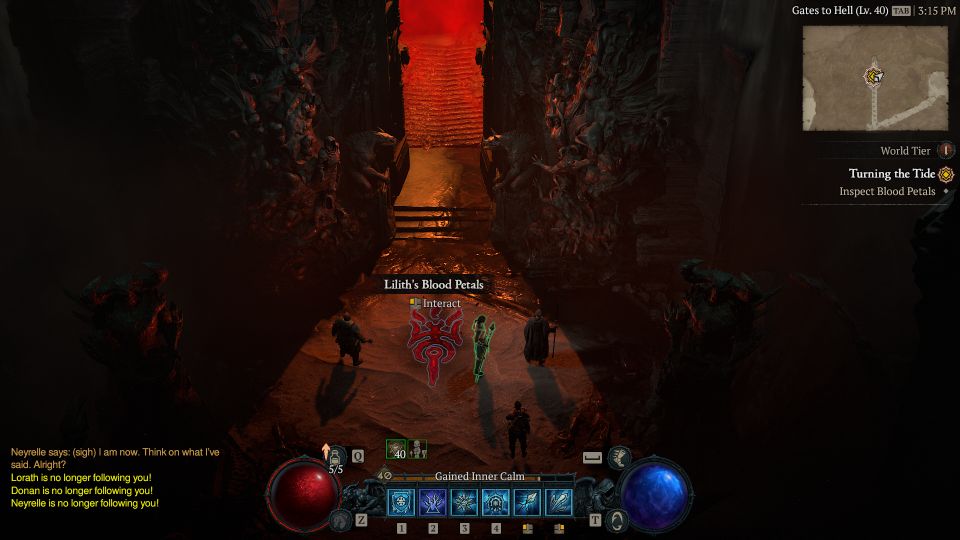
Task: Open the minimap in the top-right corner
Action: point(874,78)
